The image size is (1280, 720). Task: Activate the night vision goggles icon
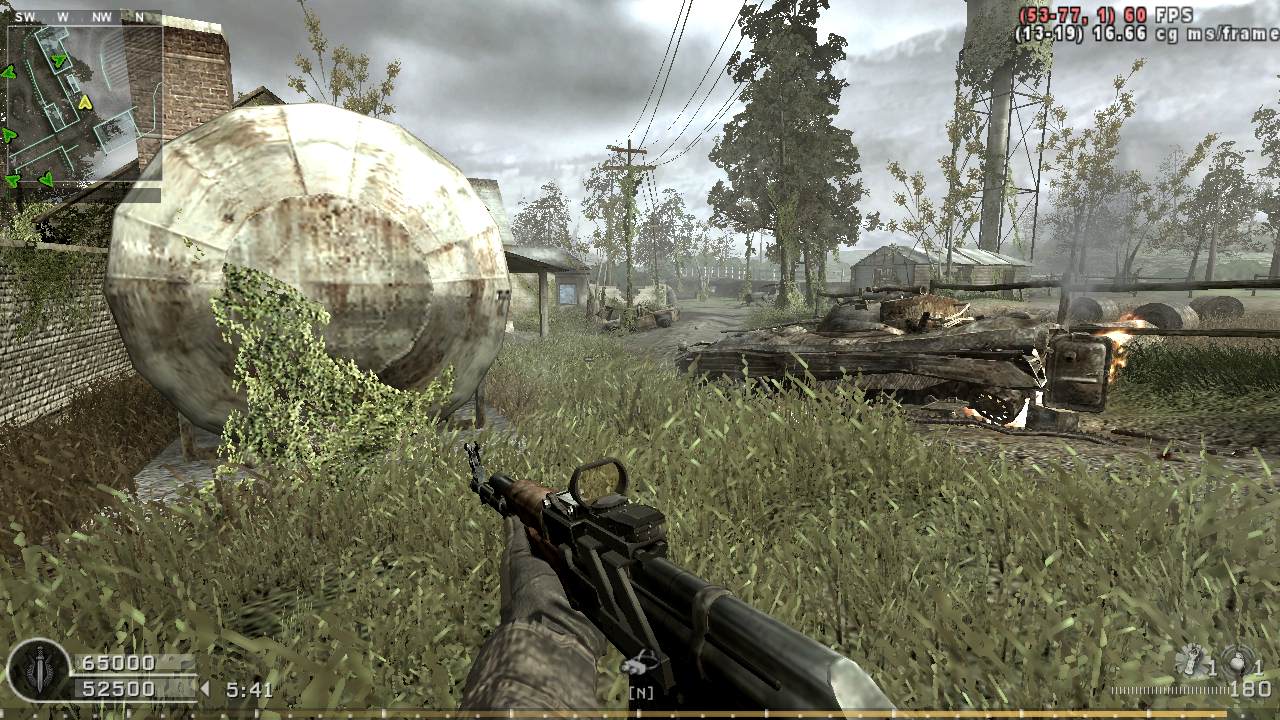[640, 663]
